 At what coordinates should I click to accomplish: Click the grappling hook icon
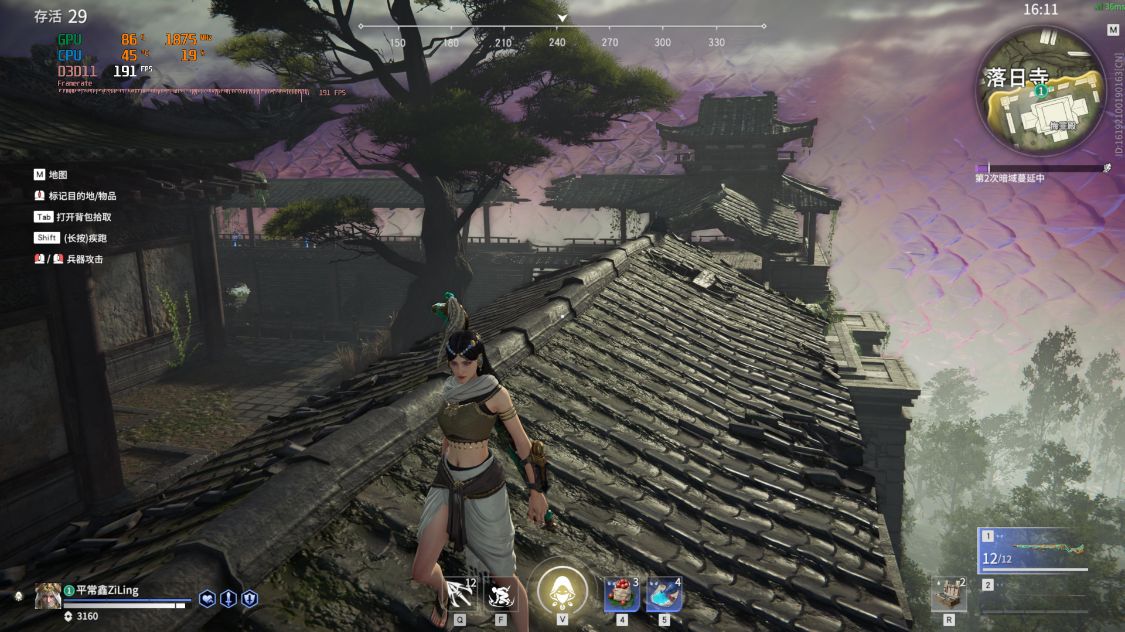click(x=460, y=594)
